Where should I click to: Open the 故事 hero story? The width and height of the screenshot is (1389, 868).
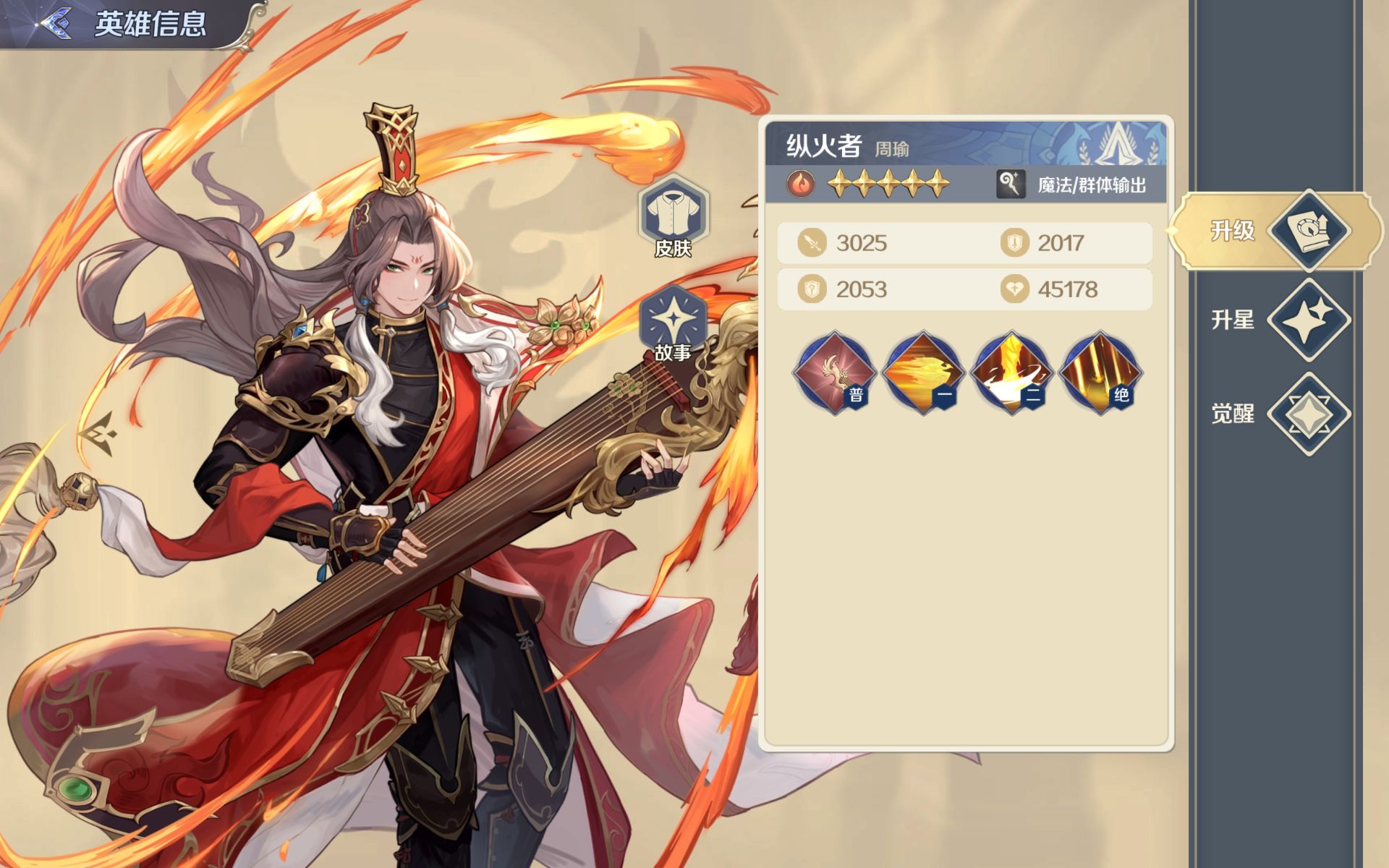tap(673, 323)
